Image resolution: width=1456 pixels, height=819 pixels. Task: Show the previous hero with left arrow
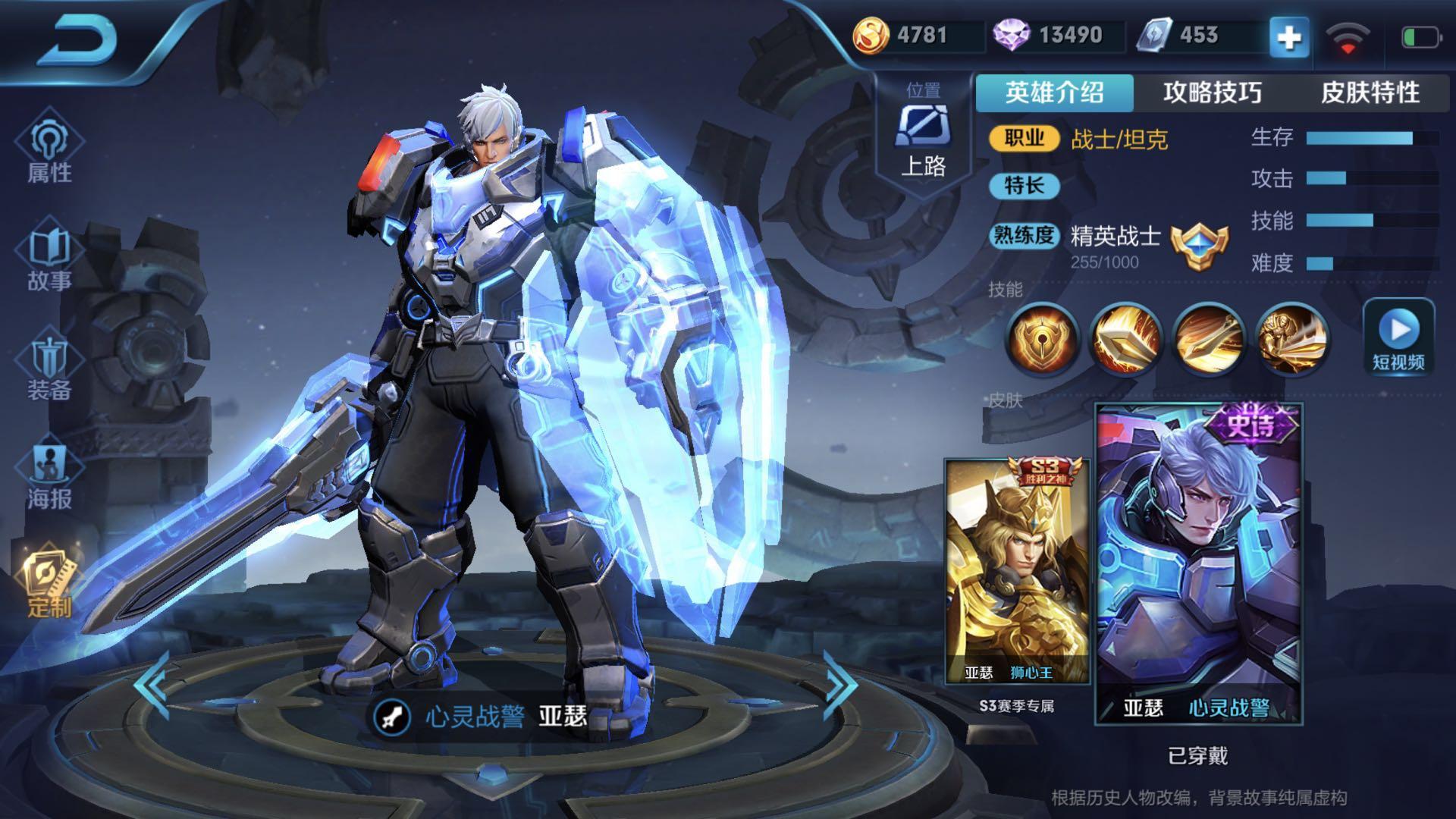(x=152, y=685)
